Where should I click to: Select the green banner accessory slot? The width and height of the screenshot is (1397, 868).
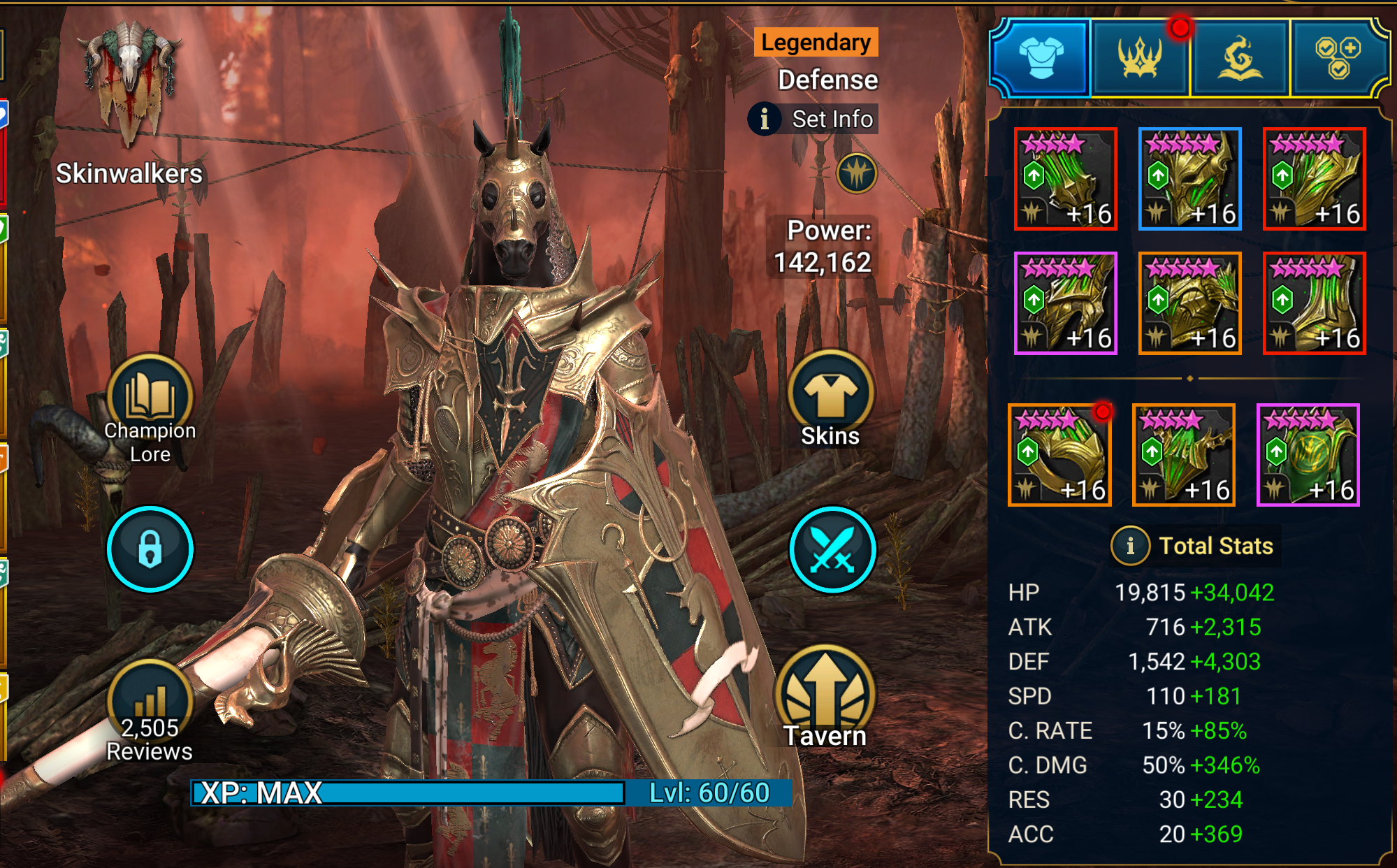coord(1308,455)
